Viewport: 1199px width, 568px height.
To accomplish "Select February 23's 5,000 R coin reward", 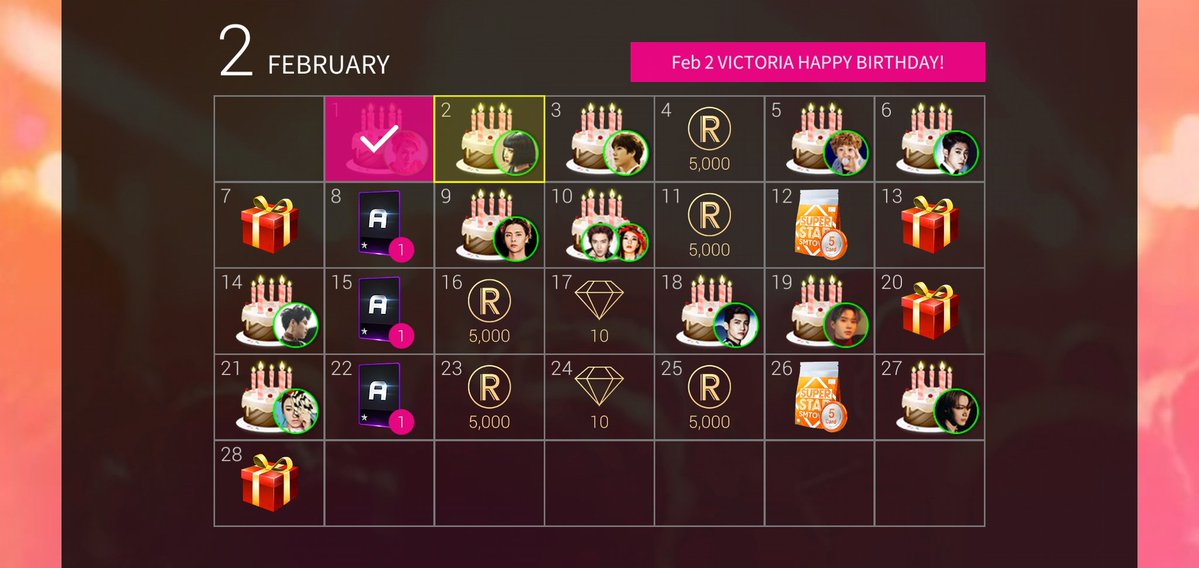I will pos(489,398).
